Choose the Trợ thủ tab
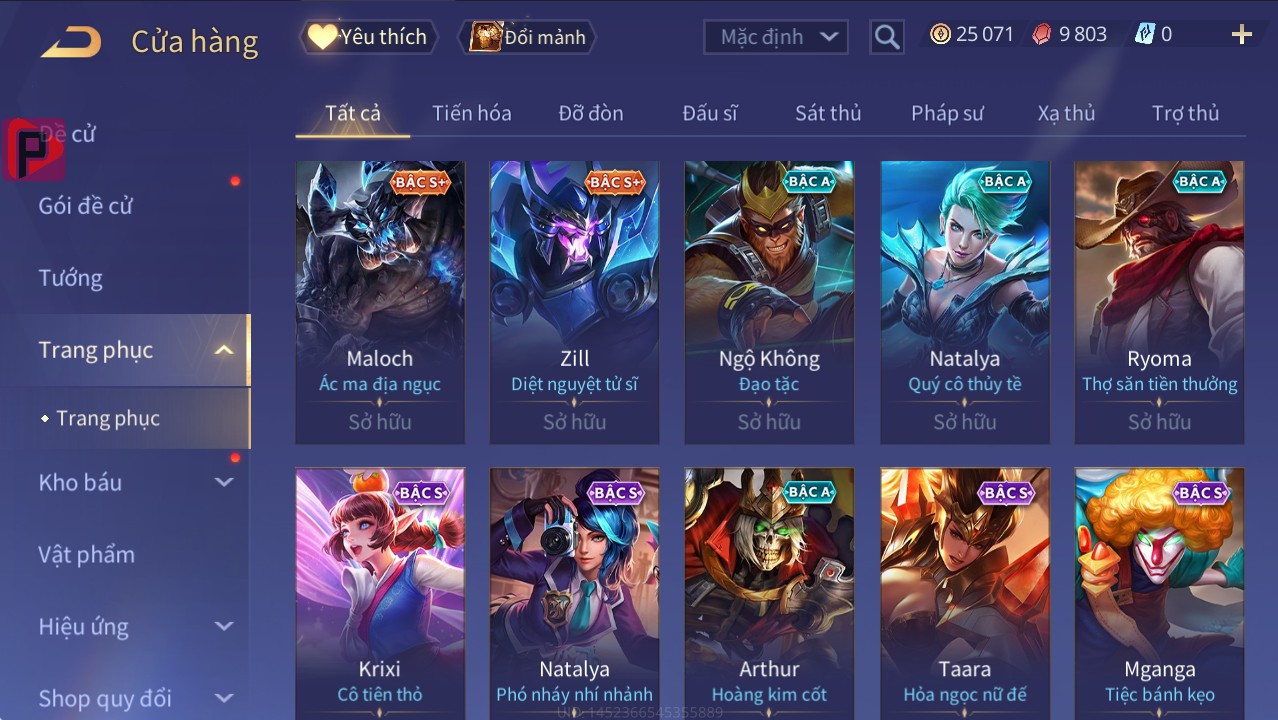This screenshot has height=720, width=1278. [1185, 113]
